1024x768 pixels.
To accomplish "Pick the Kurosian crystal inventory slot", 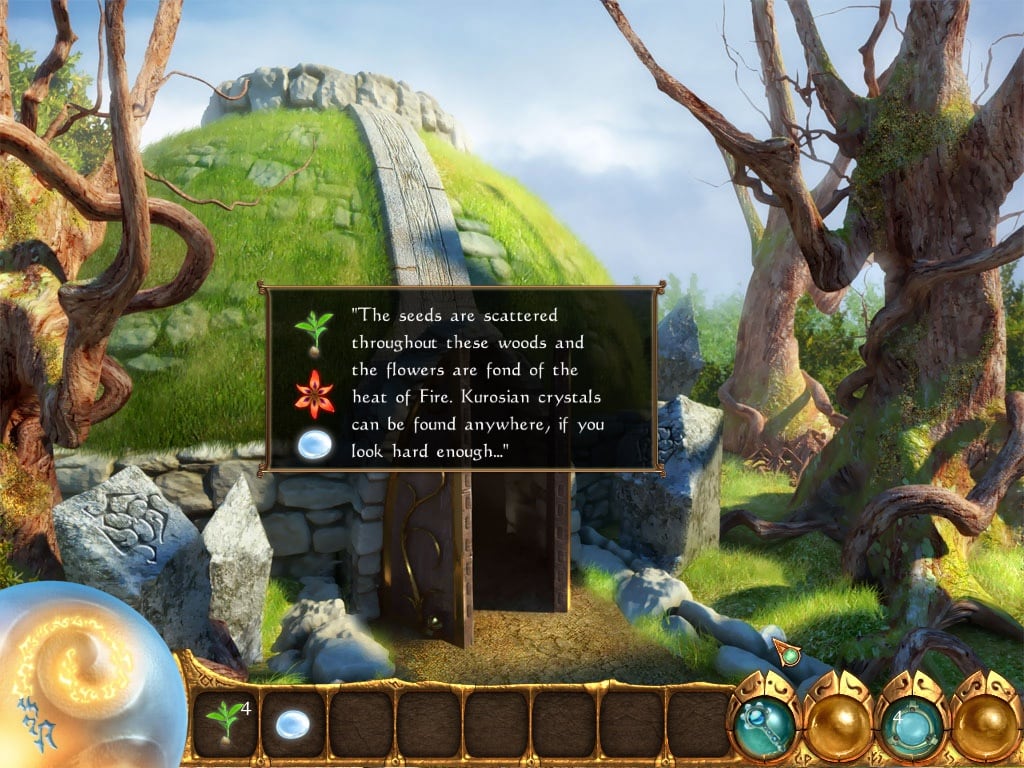I will point(292,724).
